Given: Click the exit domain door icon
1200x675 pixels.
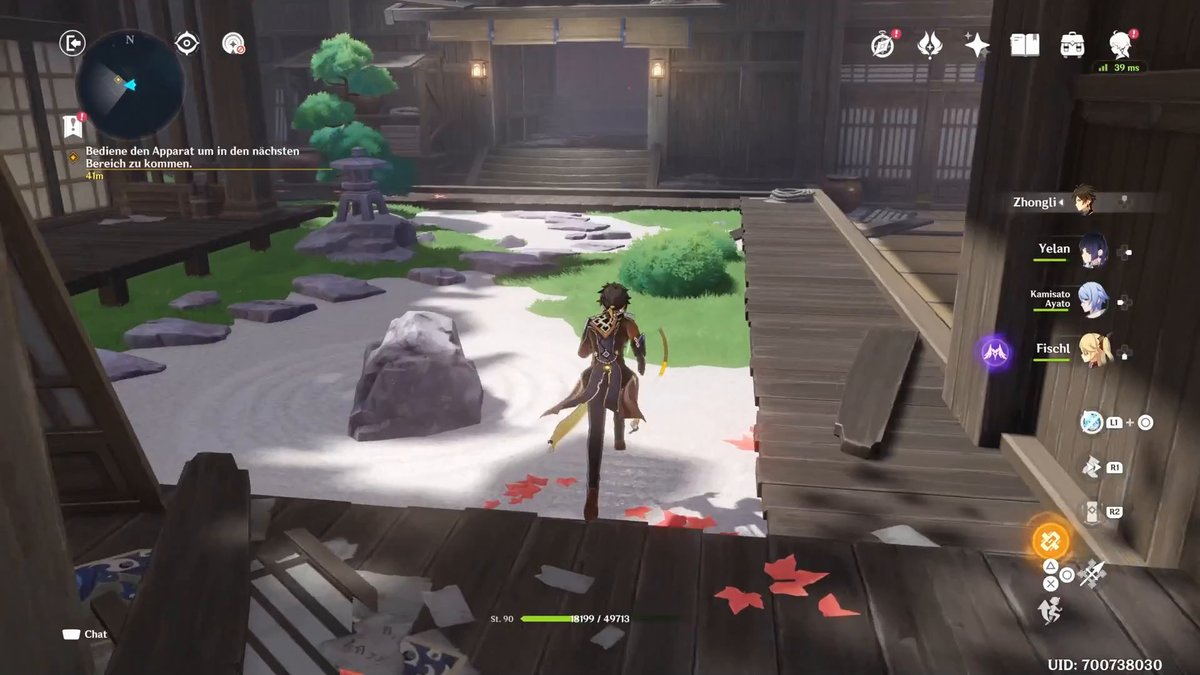Looking at the screenshot, I should 72,43.
